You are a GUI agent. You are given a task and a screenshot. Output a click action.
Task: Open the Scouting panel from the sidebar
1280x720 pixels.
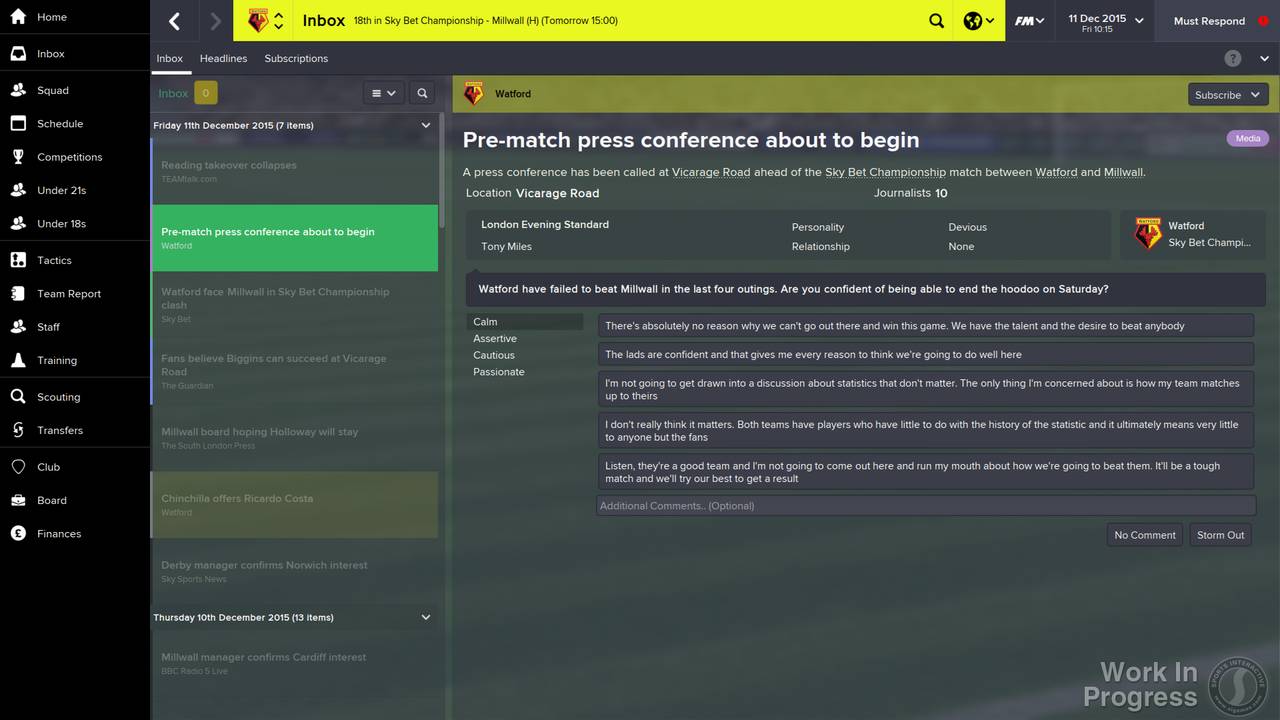tap(56, 396)
